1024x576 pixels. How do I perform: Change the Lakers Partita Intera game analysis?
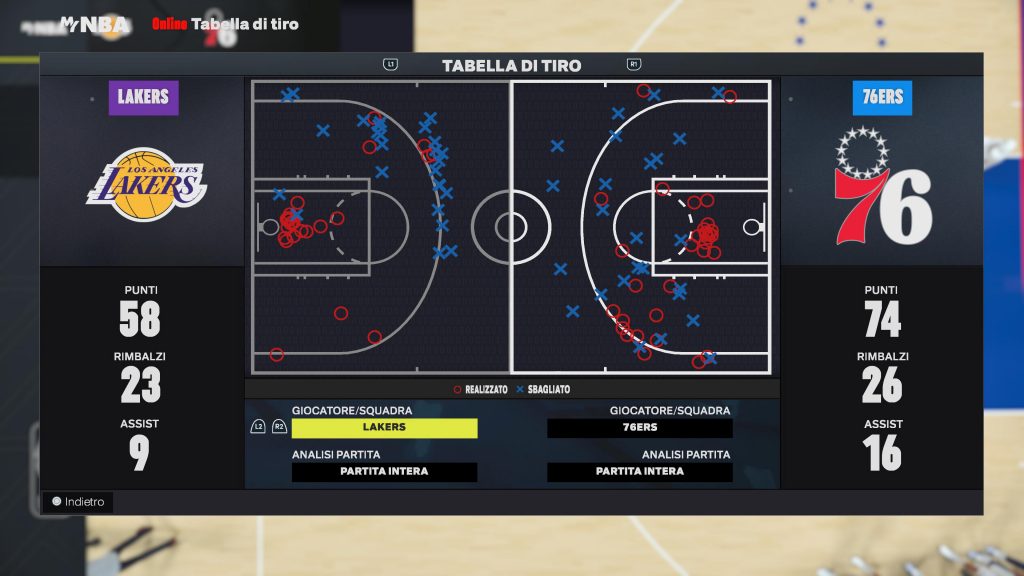pyautogui.click(x=384, y=472)
